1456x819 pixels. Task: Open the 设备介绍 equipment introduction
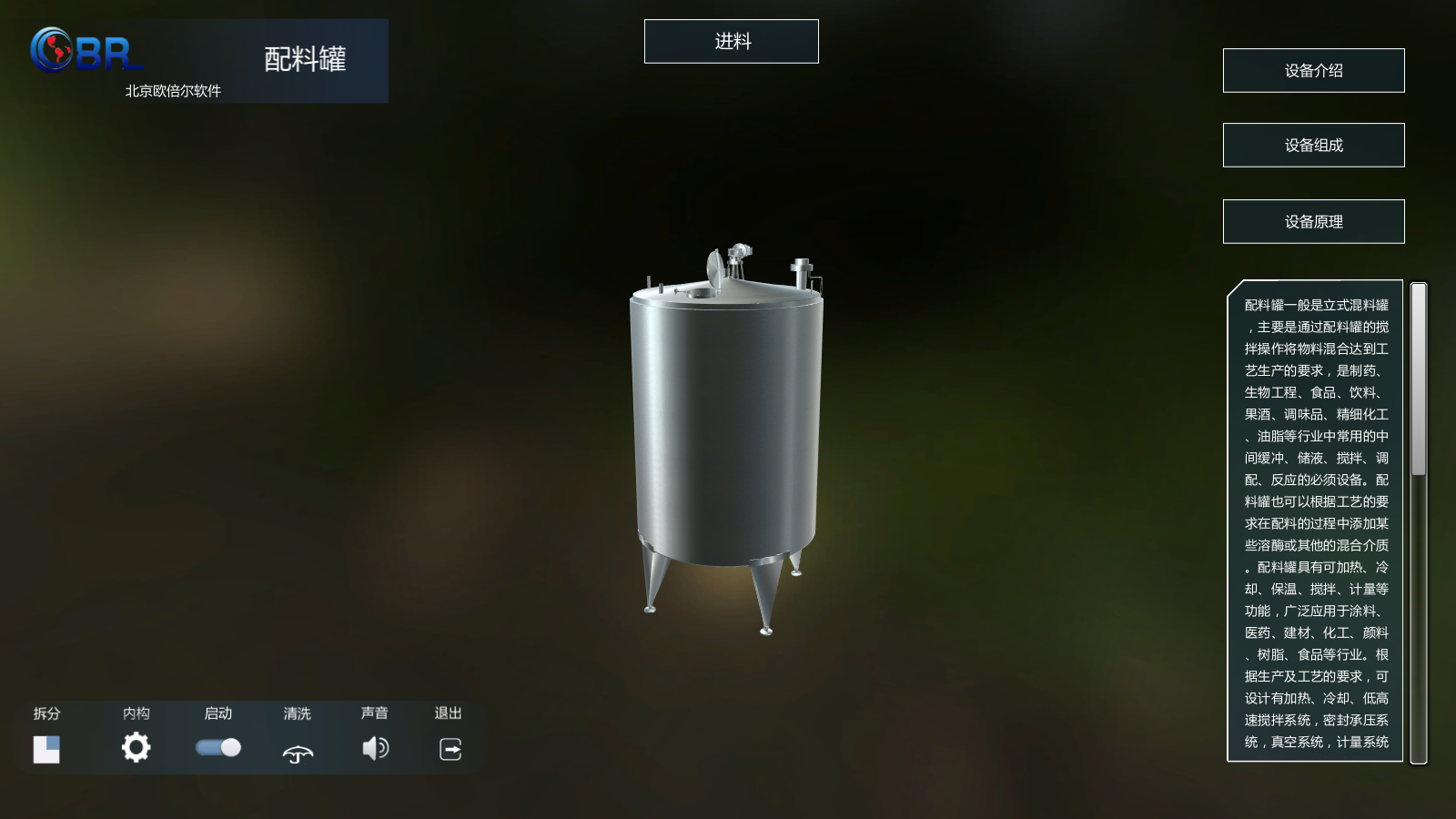[1313, 71]
